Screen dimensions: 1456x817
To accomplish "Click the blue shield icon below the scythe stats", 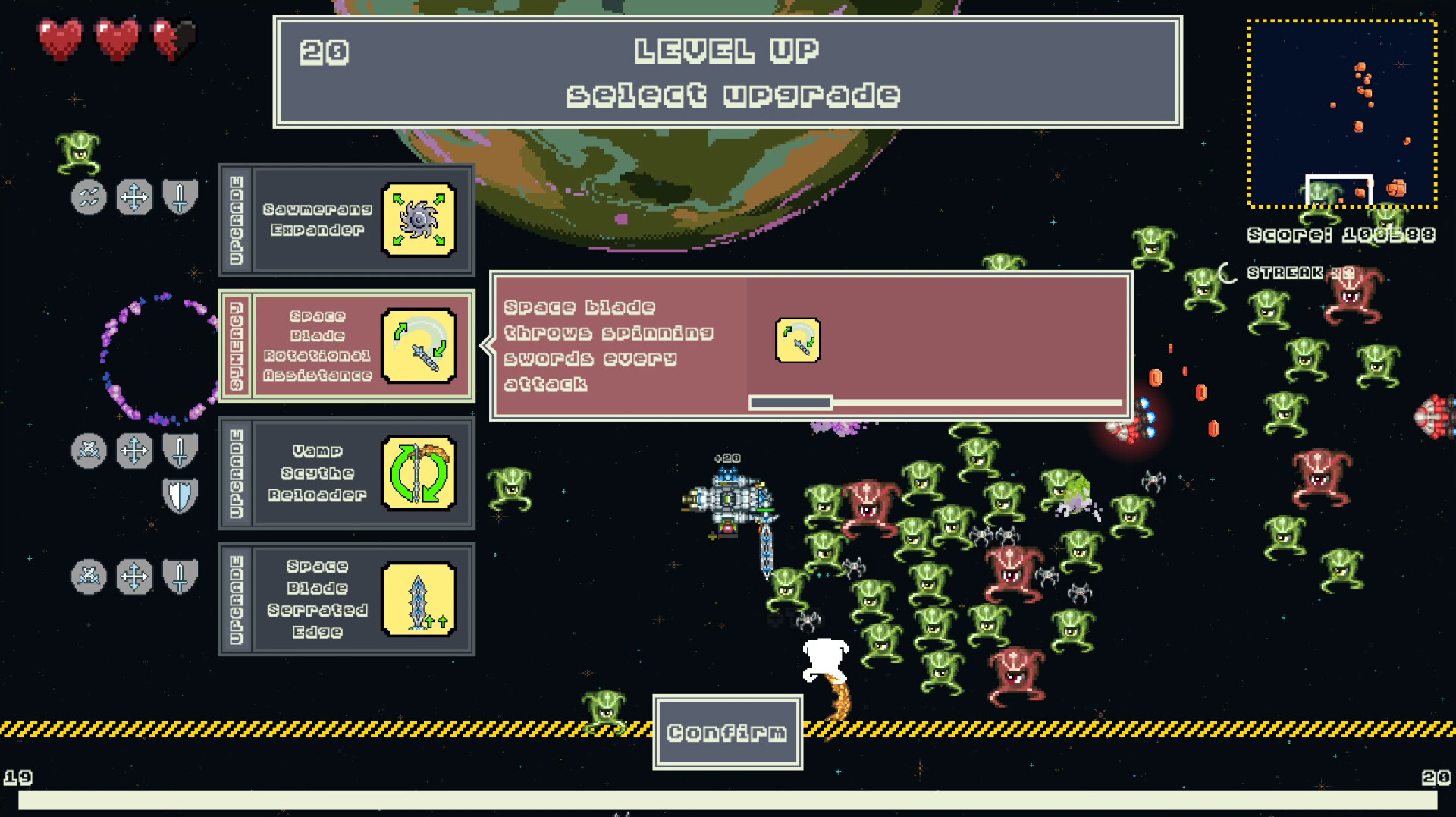I will coord(180,495).
